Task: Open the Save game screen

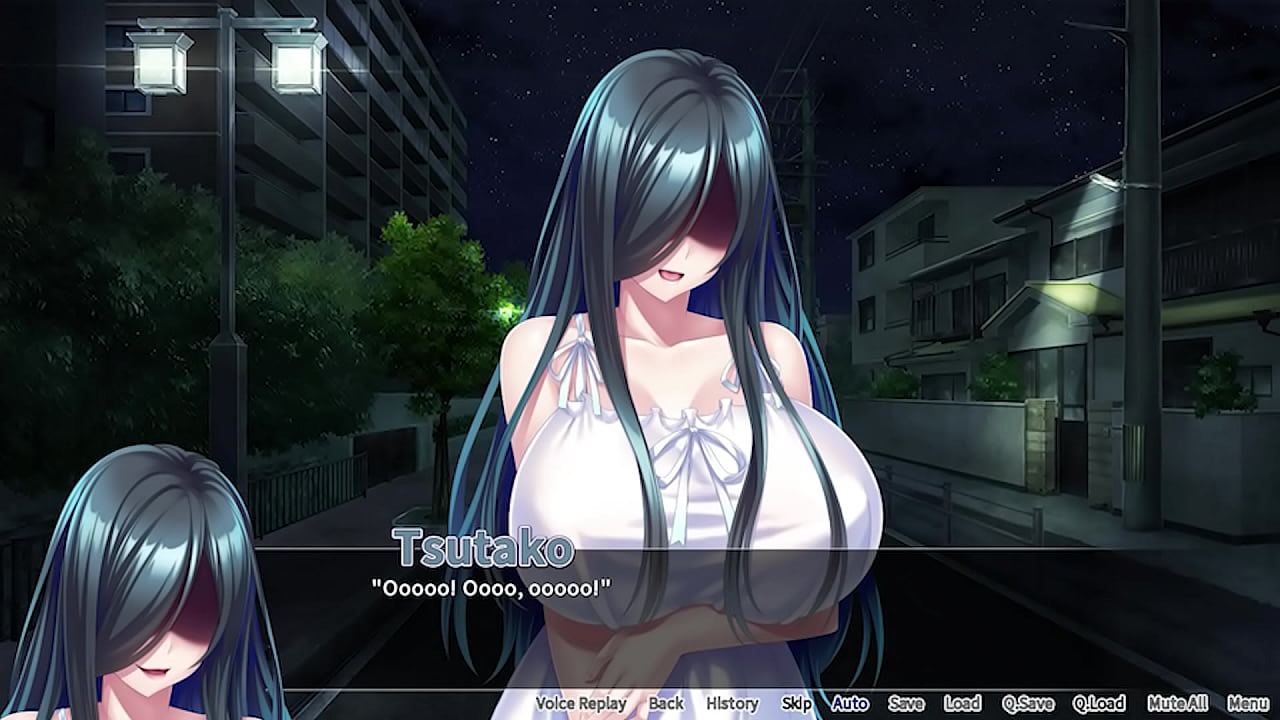Action: tap(906, 703)
